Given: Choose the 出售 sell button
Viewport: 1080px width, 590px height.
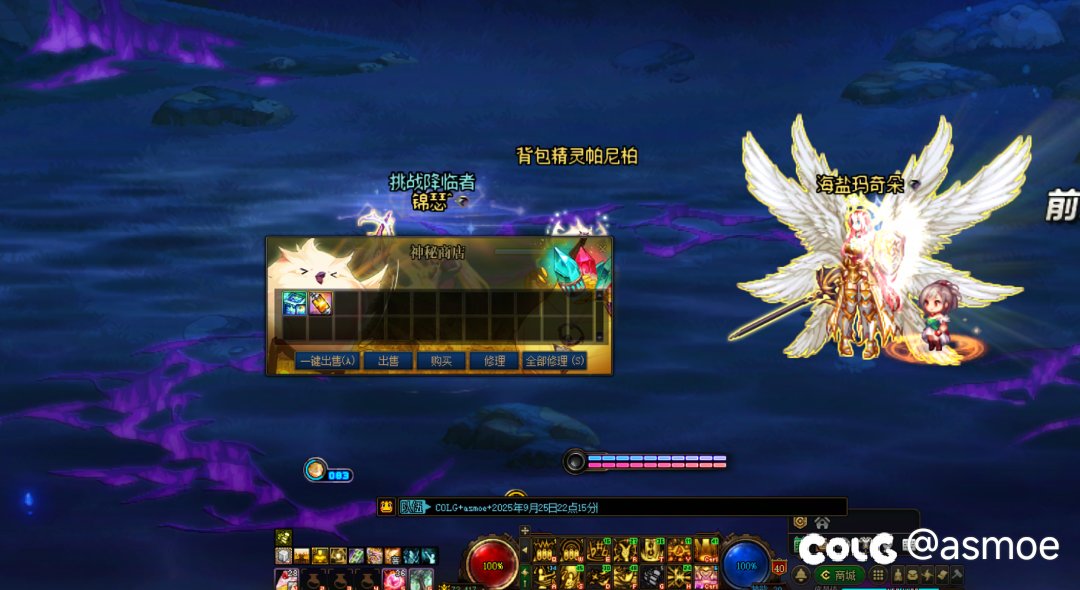Looking at the screenshot, I should [x=388, y=361].
